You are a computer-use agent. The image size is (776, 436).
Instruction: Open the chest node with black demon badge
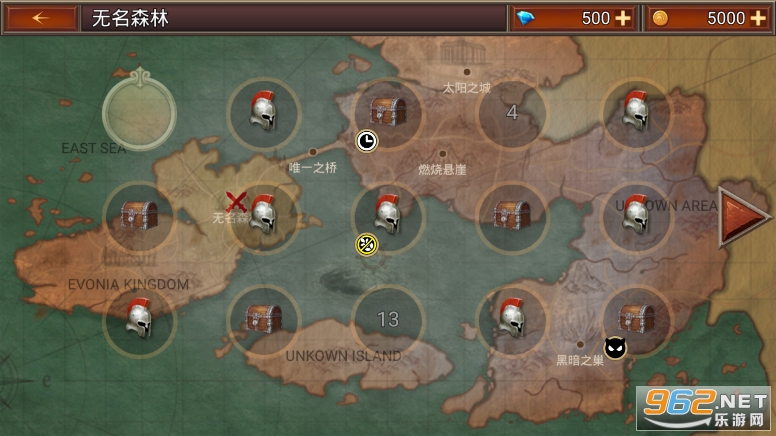click(x=636, y=320)
